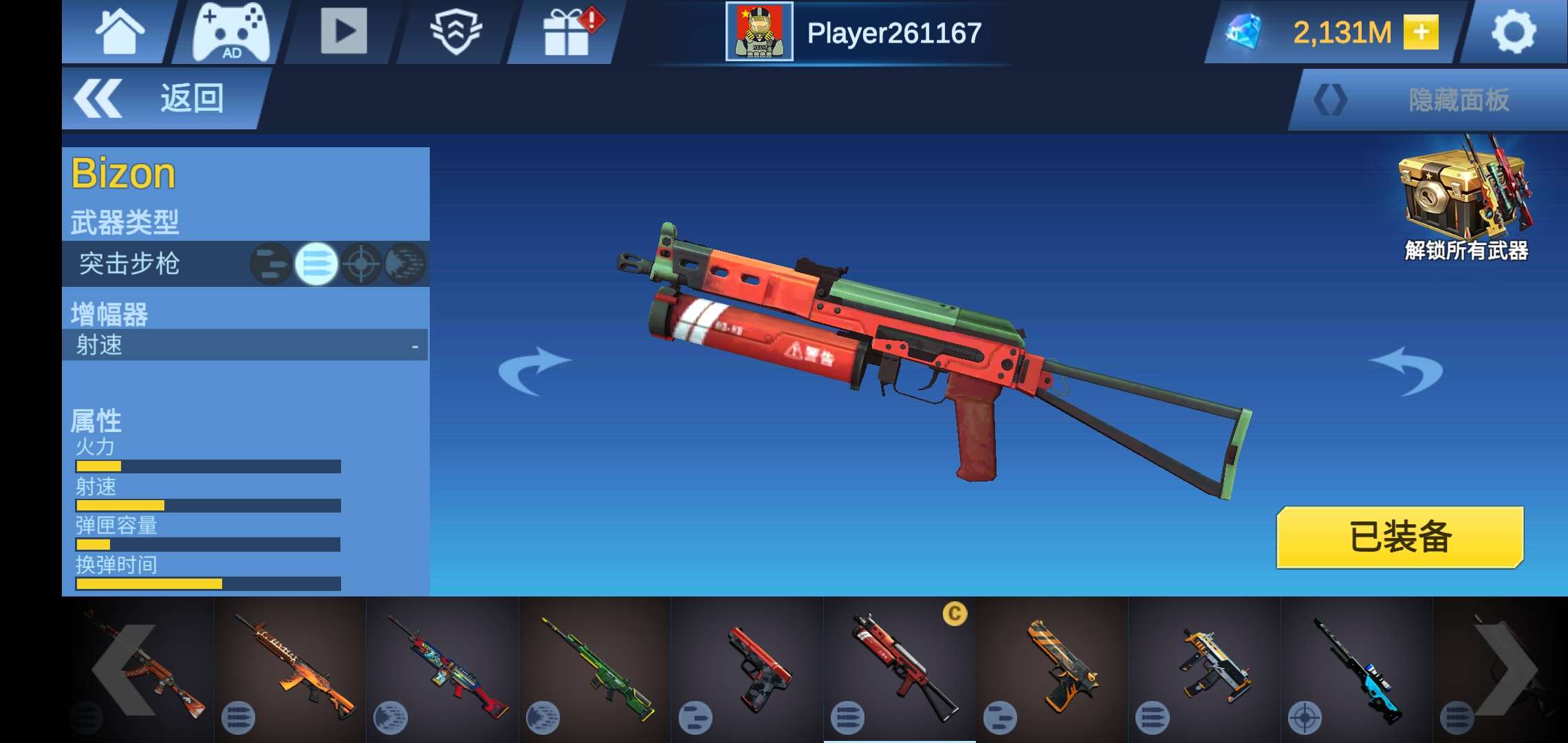Go to the home screen
The image size is (1568, 743).
coord(120,32)
